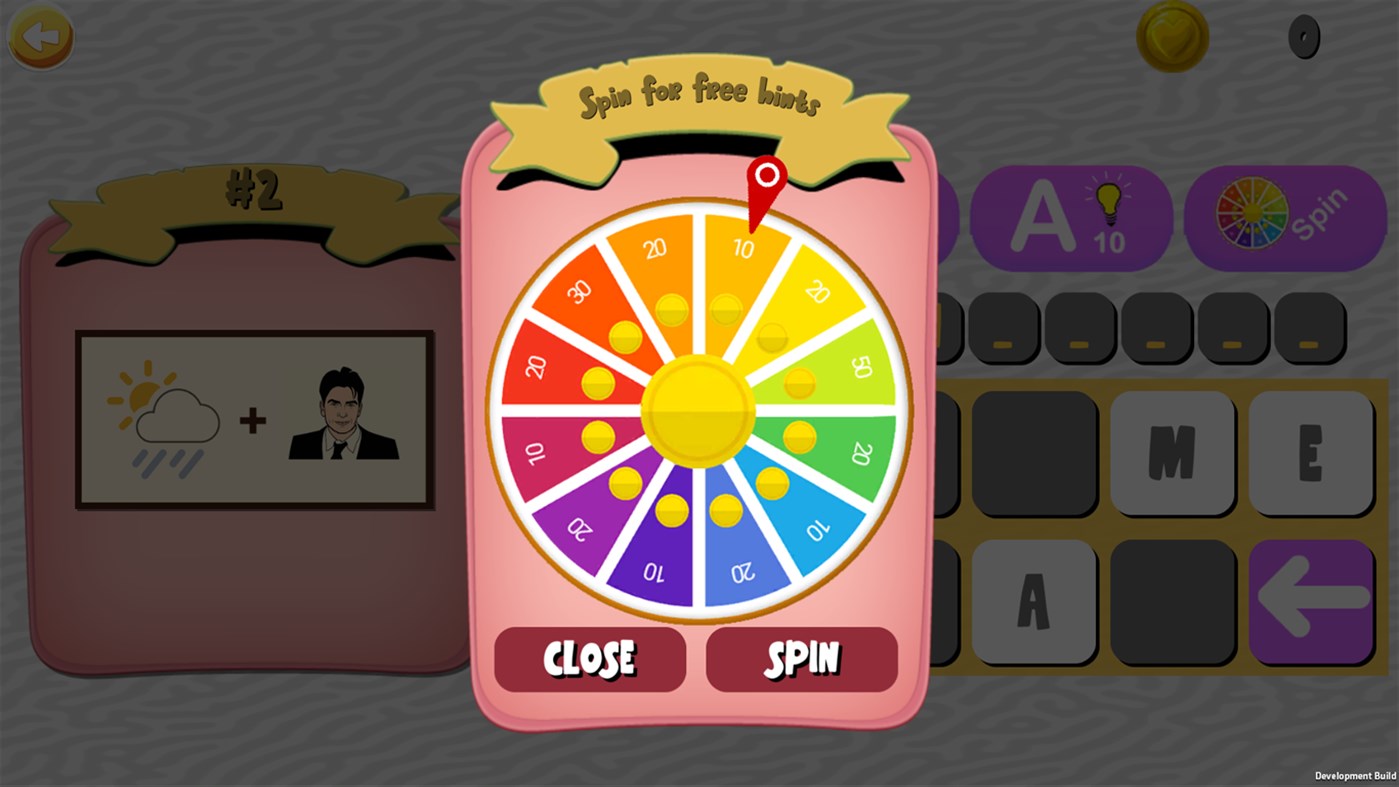Click the Spin for free hints banner
The width and height of the screenshot is (1399, 787).
[700, 98]
